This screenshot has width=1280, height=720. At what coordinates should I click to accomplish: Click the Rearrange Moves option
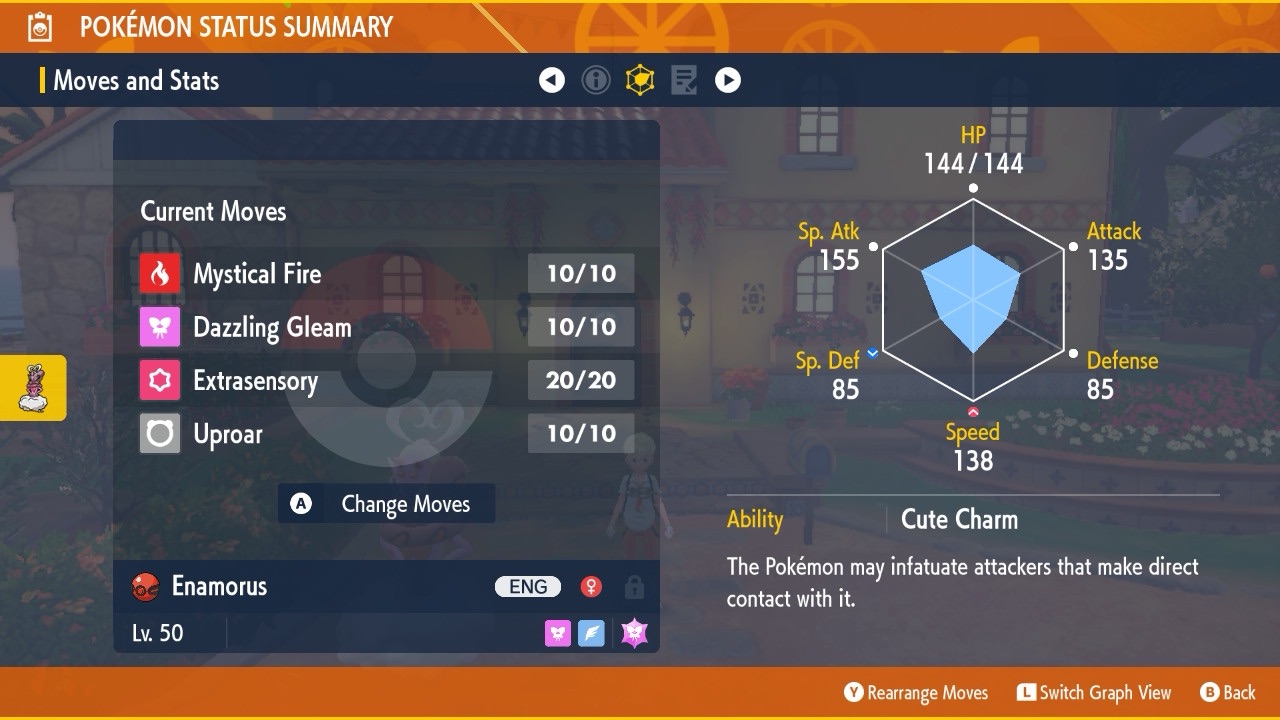[x=916, y=693]
